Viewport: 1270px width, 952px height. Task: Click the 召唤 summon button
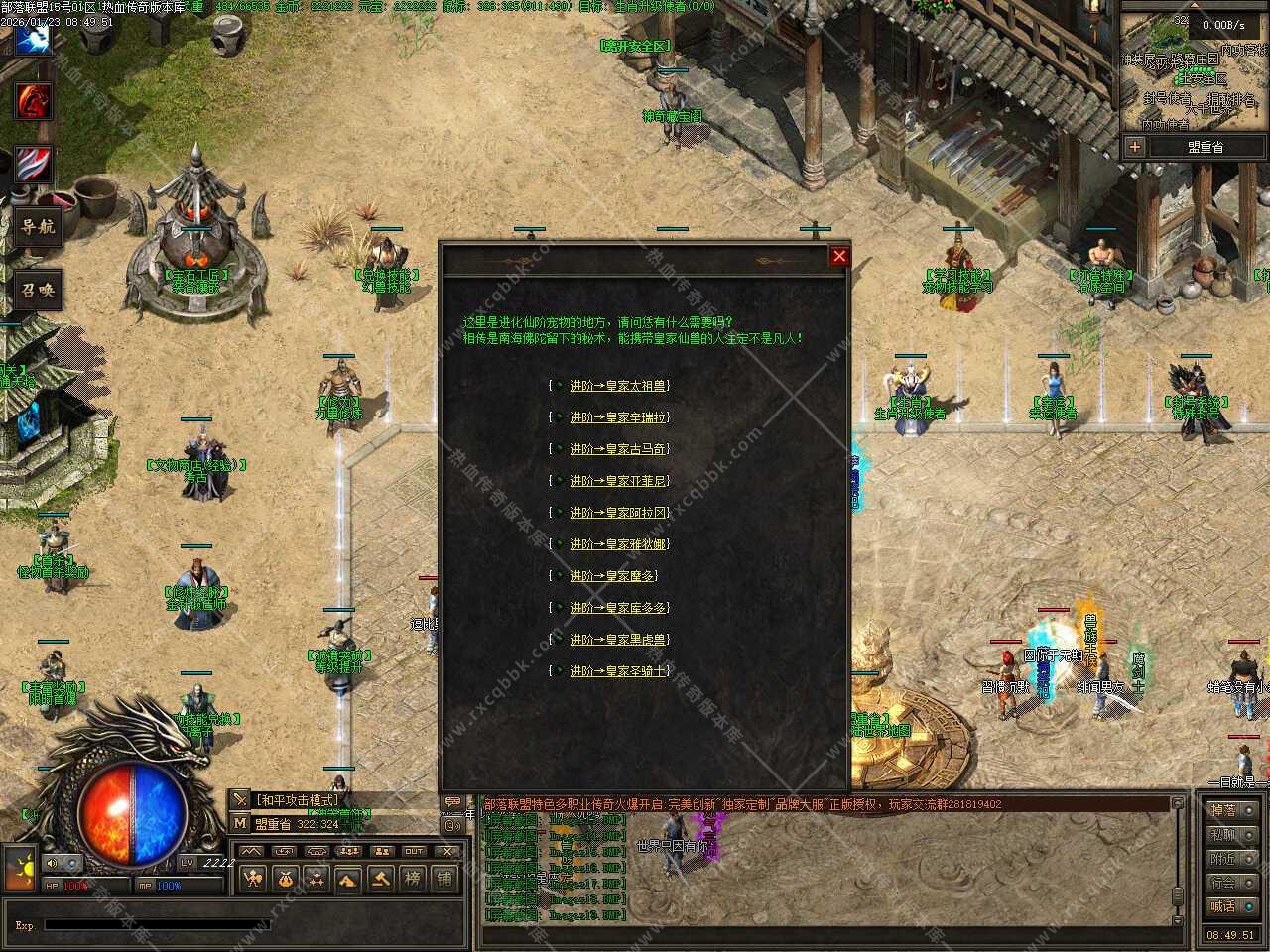pos(38,291)
